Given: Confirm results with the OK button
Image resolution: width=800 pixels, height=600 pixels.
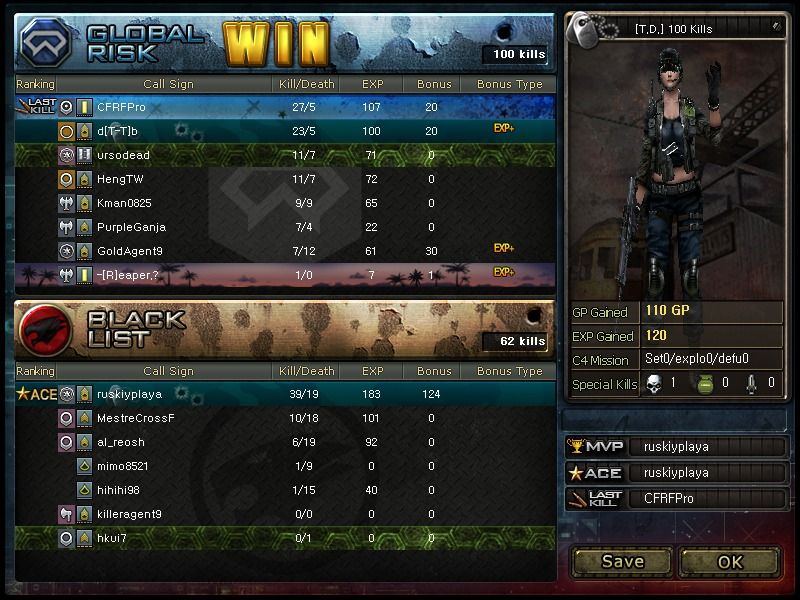Looking at the screenshot, I should pyautogui.click(x=730, y=561).
